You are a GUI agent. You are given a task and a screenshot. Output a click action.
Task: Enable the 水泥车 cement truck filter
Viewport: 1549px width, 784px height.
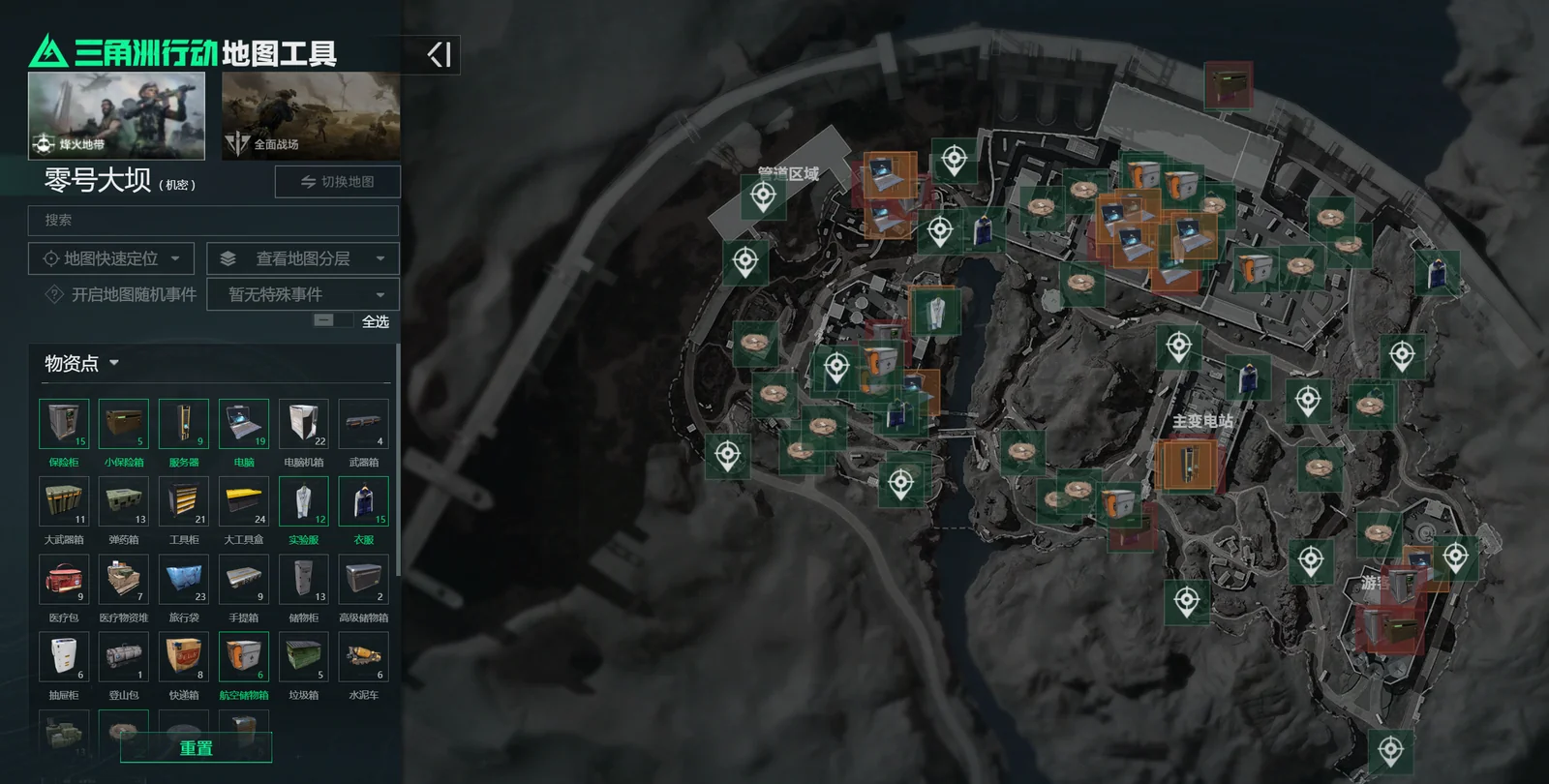tap(364, 656)
